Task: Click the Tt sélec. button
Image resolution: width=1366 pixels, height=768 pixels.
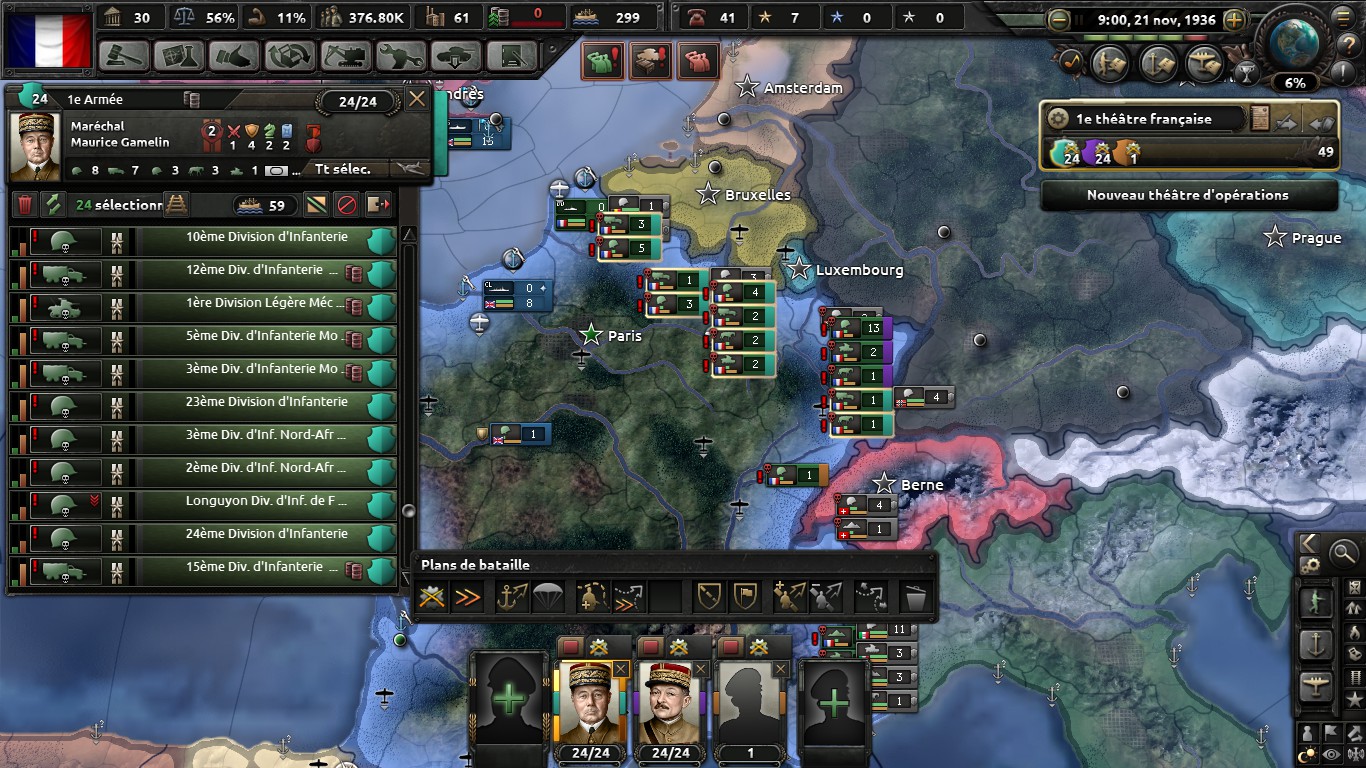Action: point(342,169)
